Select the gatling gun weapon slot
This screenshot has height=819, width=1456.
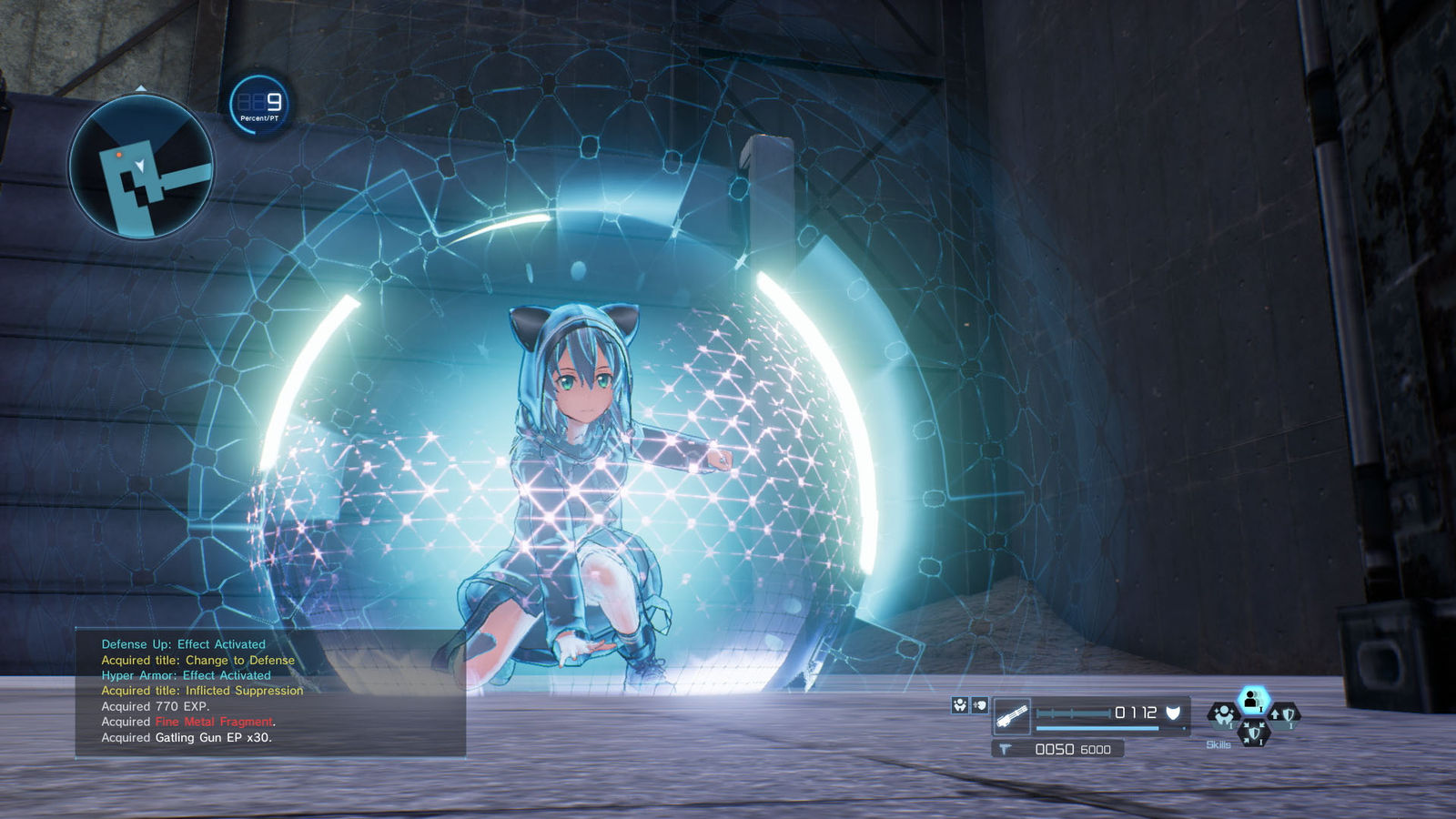[x=1012, y=717]
